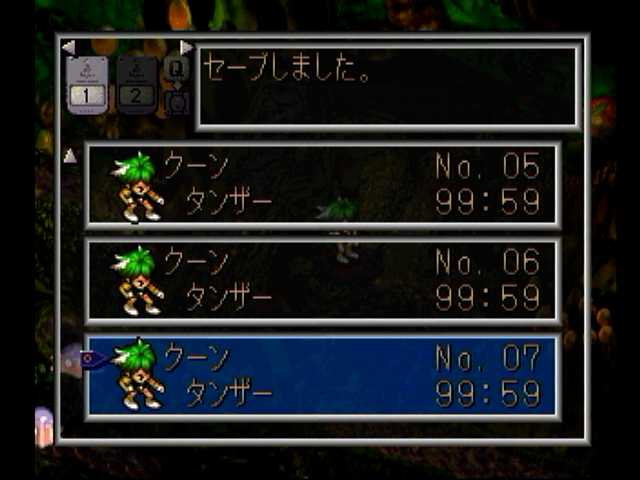The height and width of the screenshot is (480, 640).
Task: Switch to memory card slot 2
Action: (x=136, y=83)
